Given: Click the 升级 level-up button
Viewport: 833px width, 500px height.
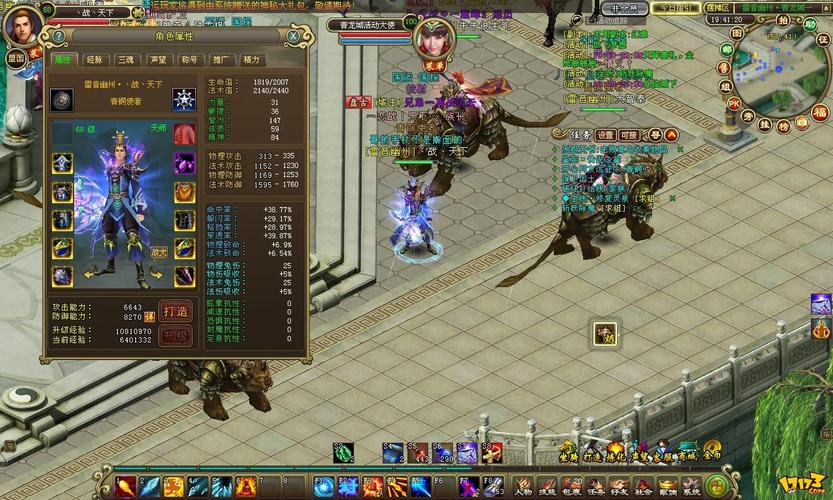Looking at the screenshot, I should pyautogui.click(x=175, y=336).
